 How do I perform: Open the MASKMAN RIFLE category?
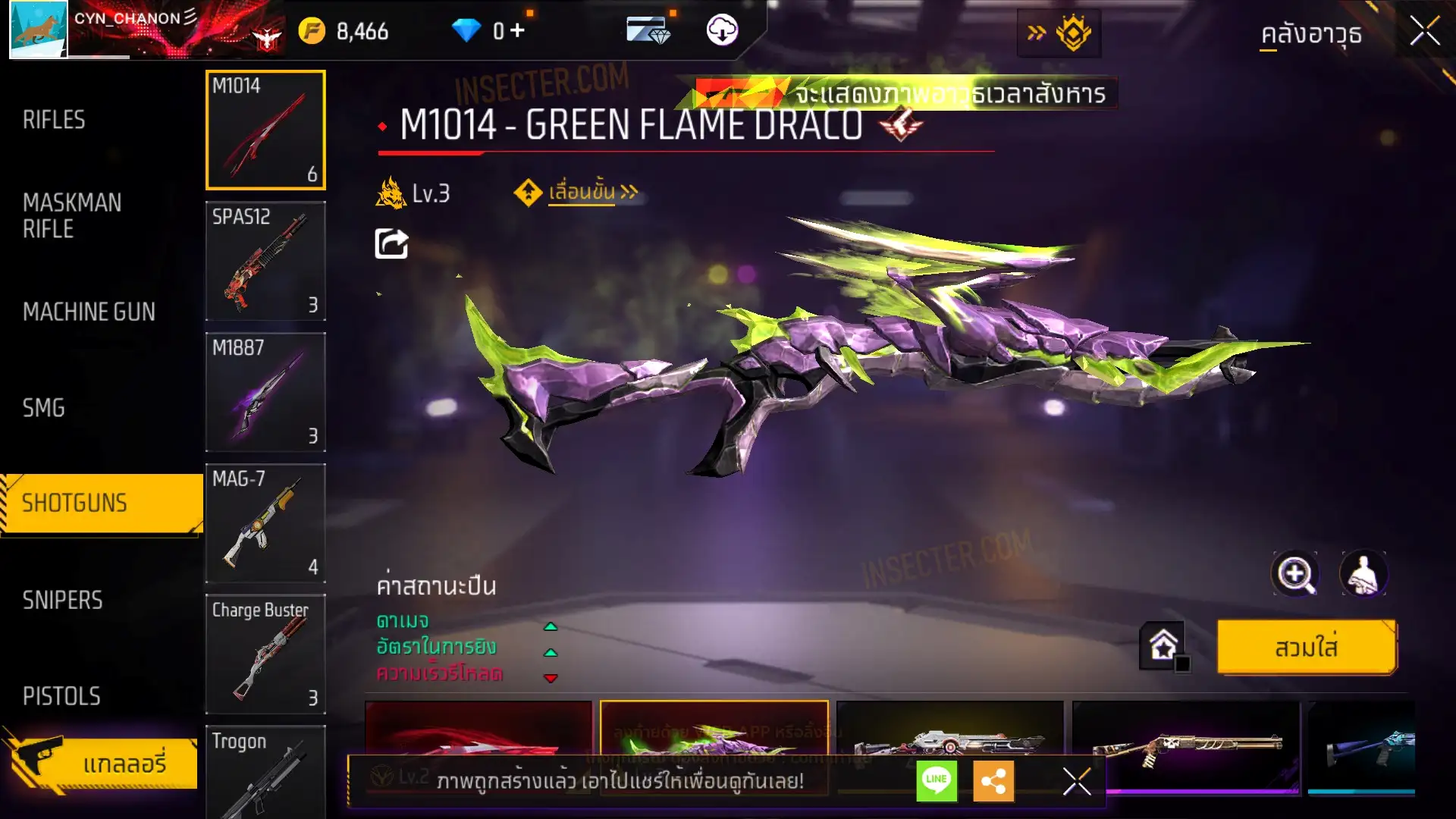tap(72, 215)
